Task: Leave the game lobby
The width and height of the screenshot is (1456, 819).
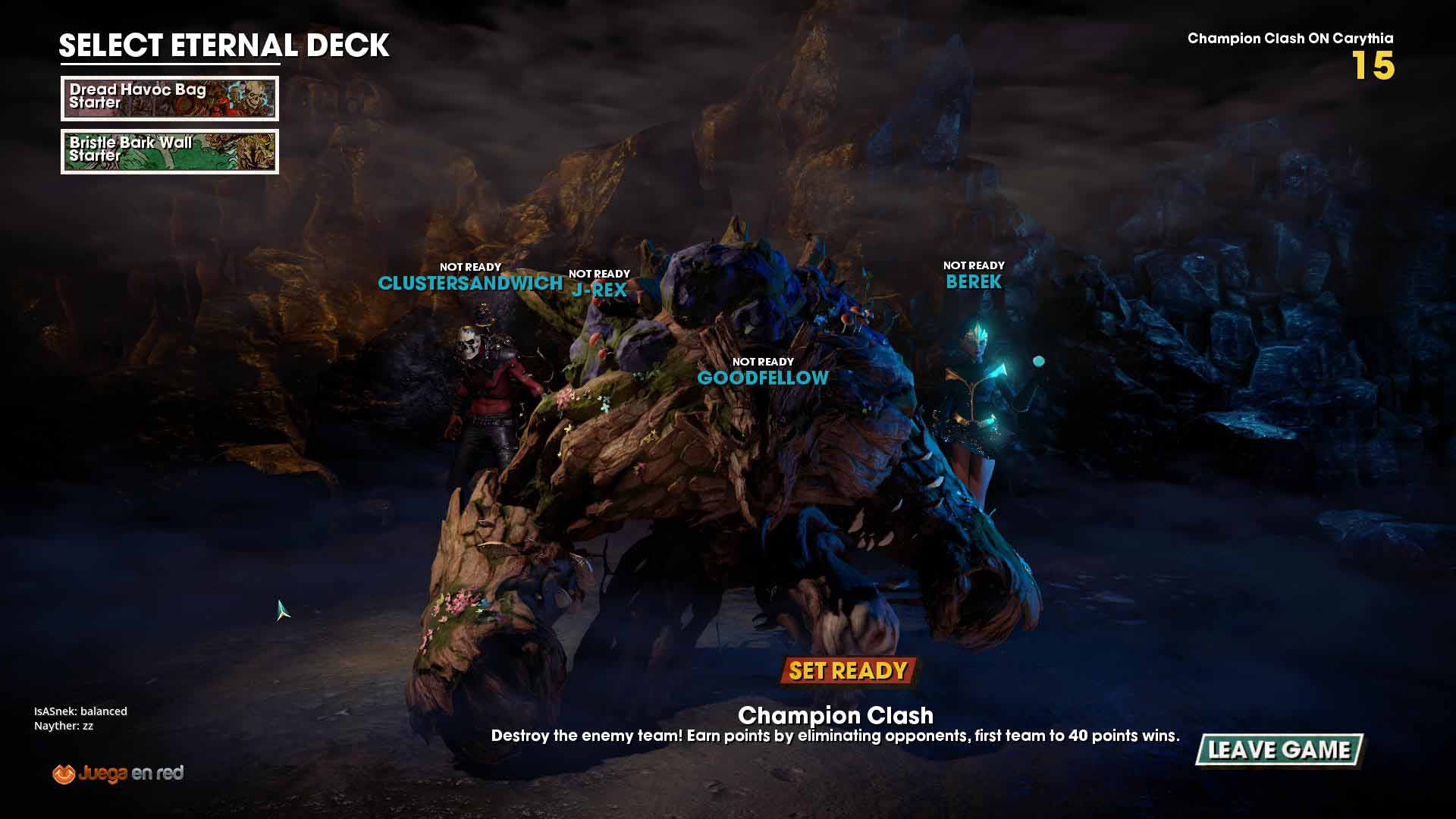Action: tap(1279, 750)
